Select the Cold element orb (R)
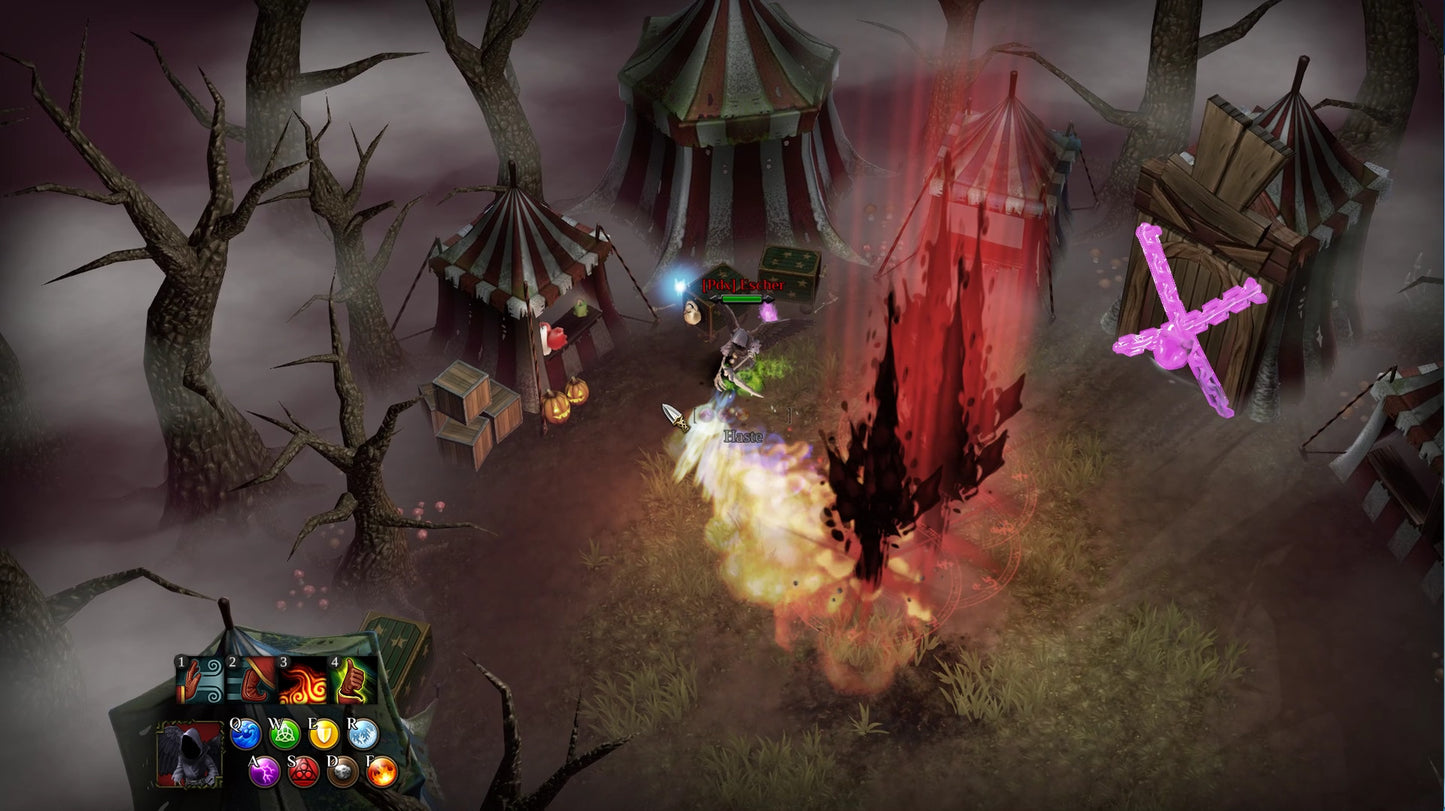The height and width of the screenshot is (811, 1445). coord(363,734)
